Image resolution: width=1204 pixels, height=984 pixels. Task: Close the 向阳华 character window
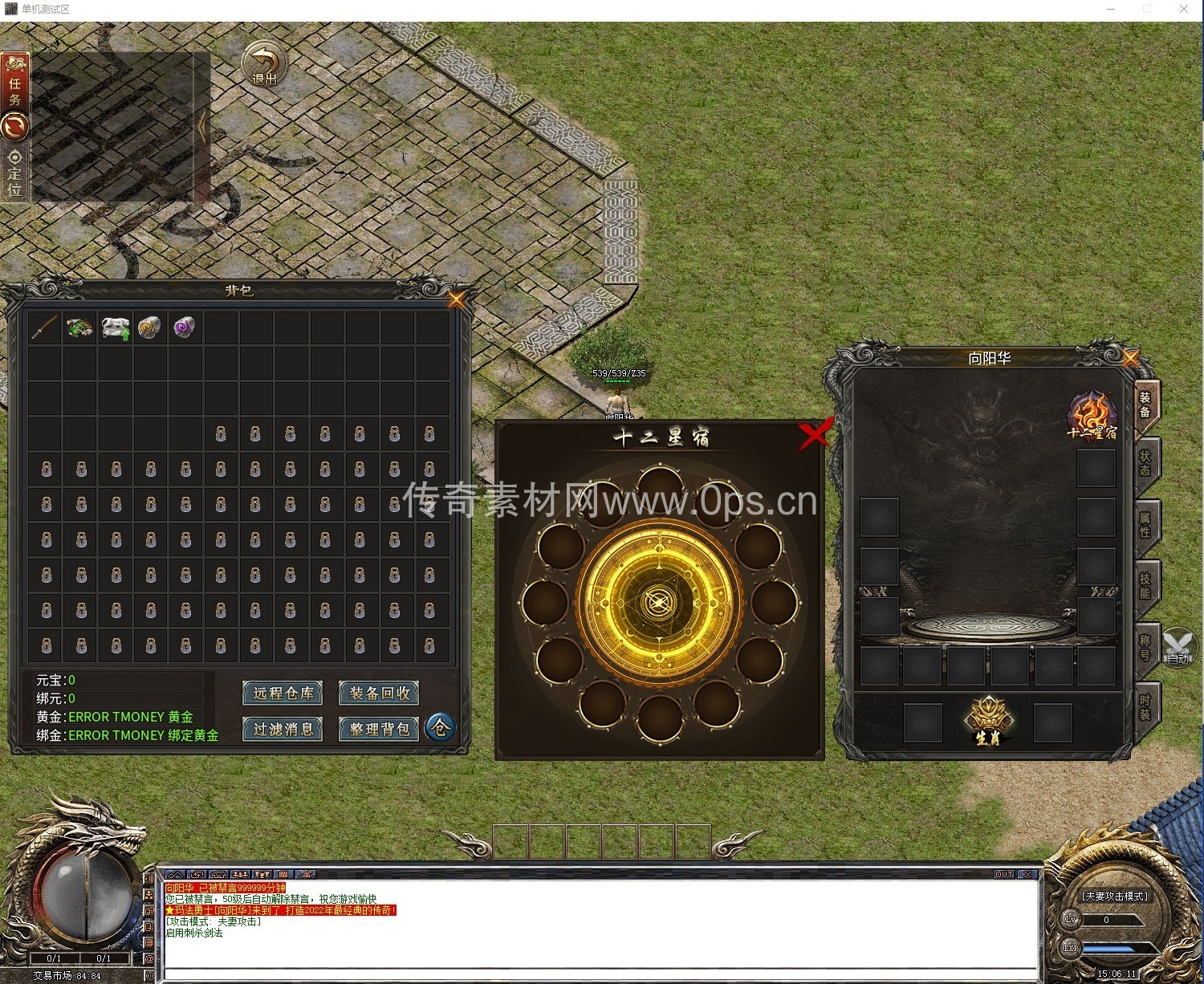(1130, 358)
